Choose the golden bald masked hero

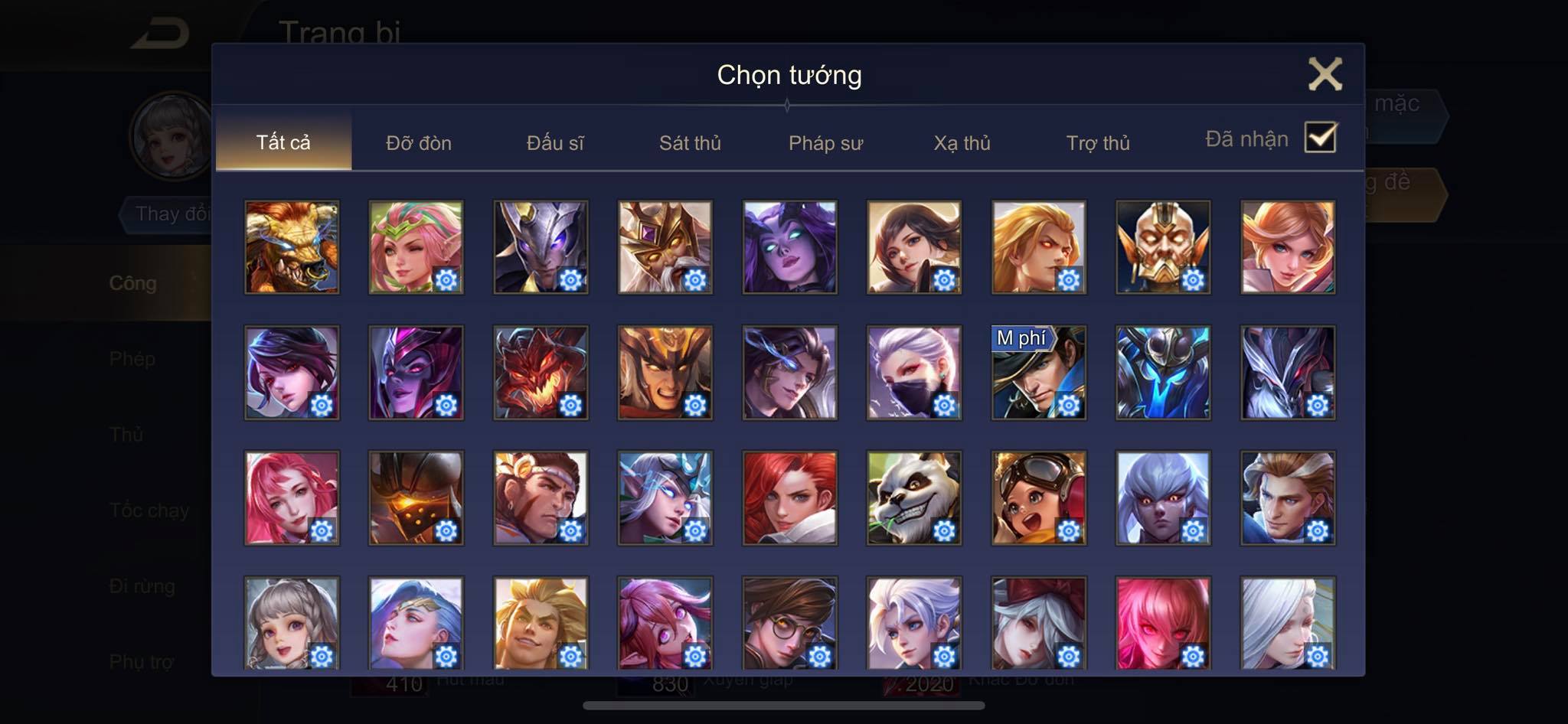tap(1163, 247)
